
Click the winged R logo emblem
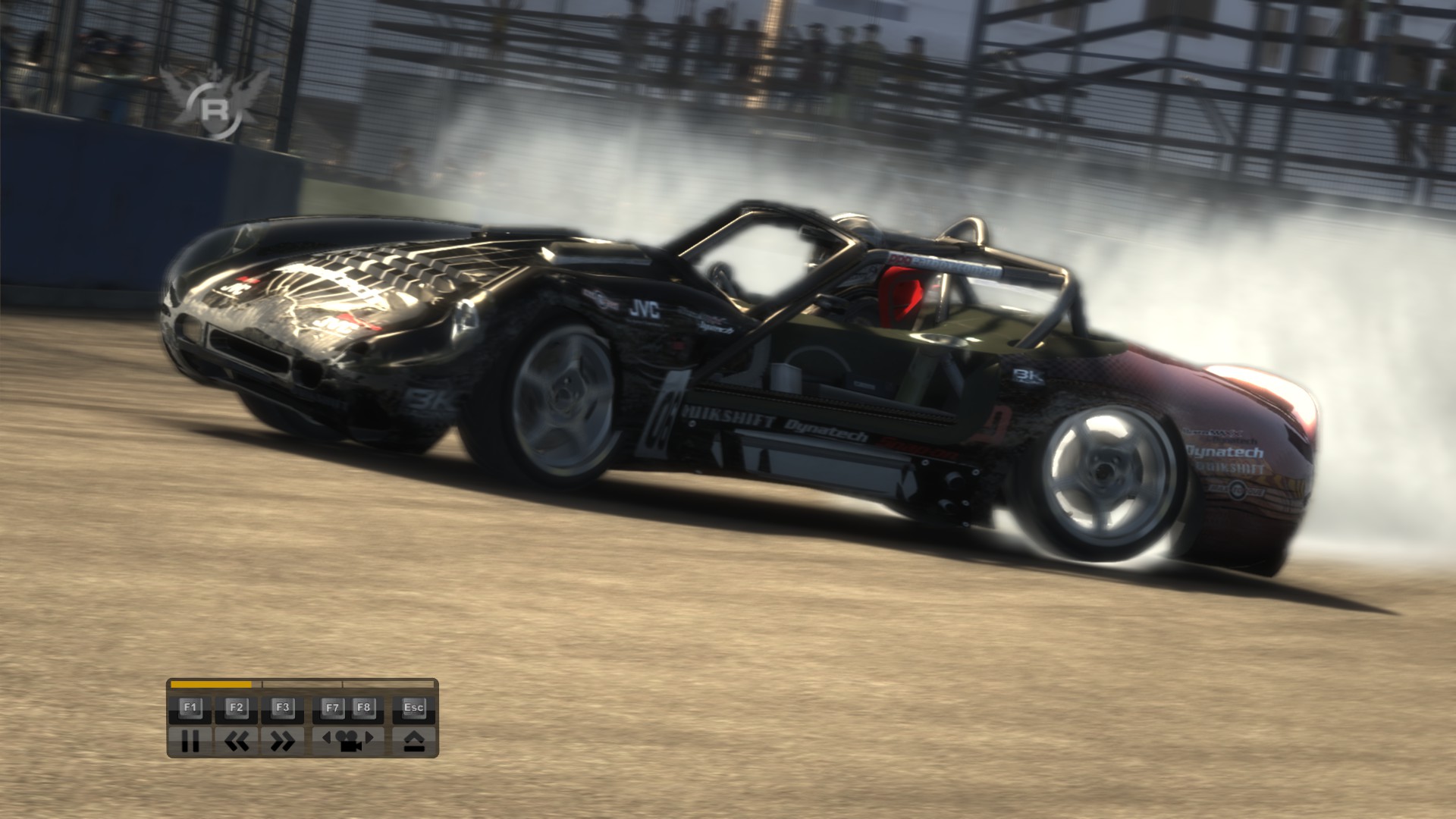pos(216,99)
